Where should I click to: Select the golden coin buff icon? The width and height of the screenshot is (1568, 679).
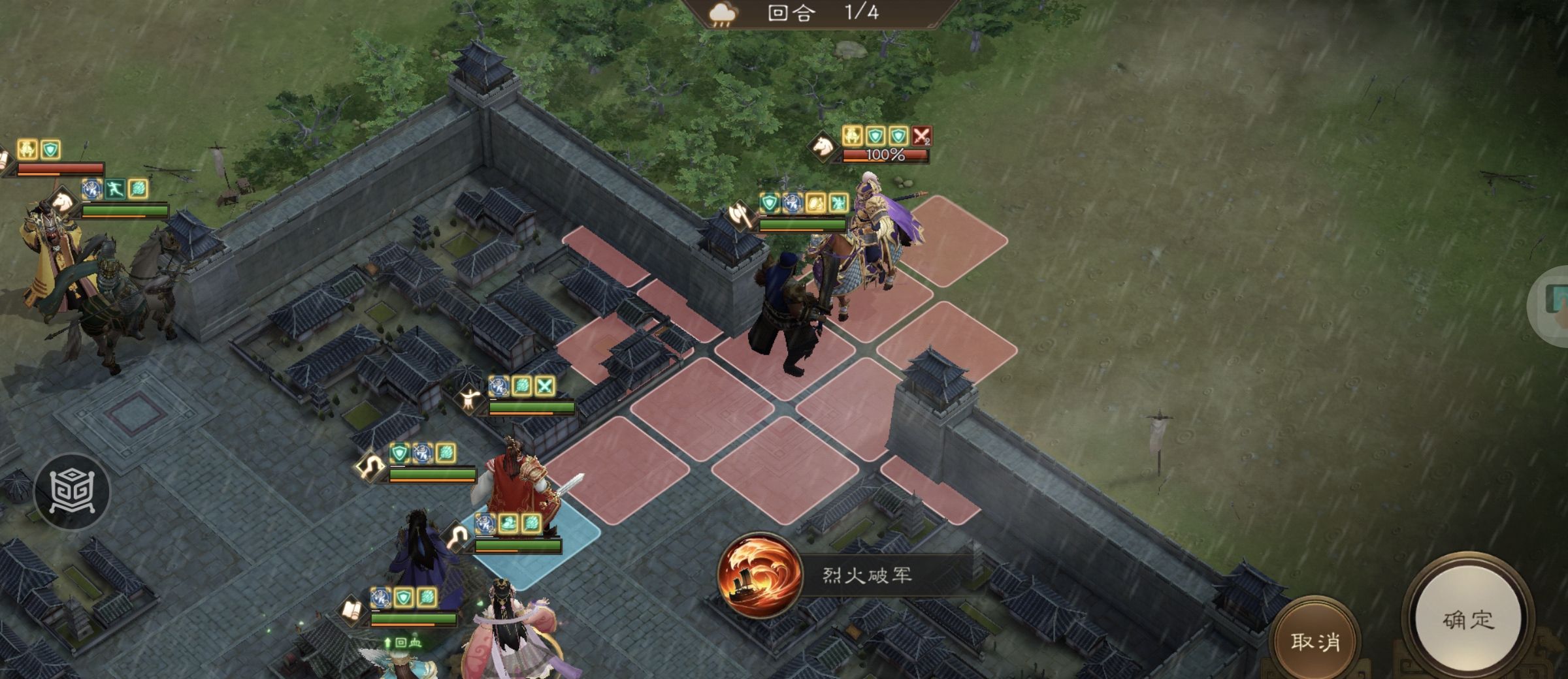[814, 203]
